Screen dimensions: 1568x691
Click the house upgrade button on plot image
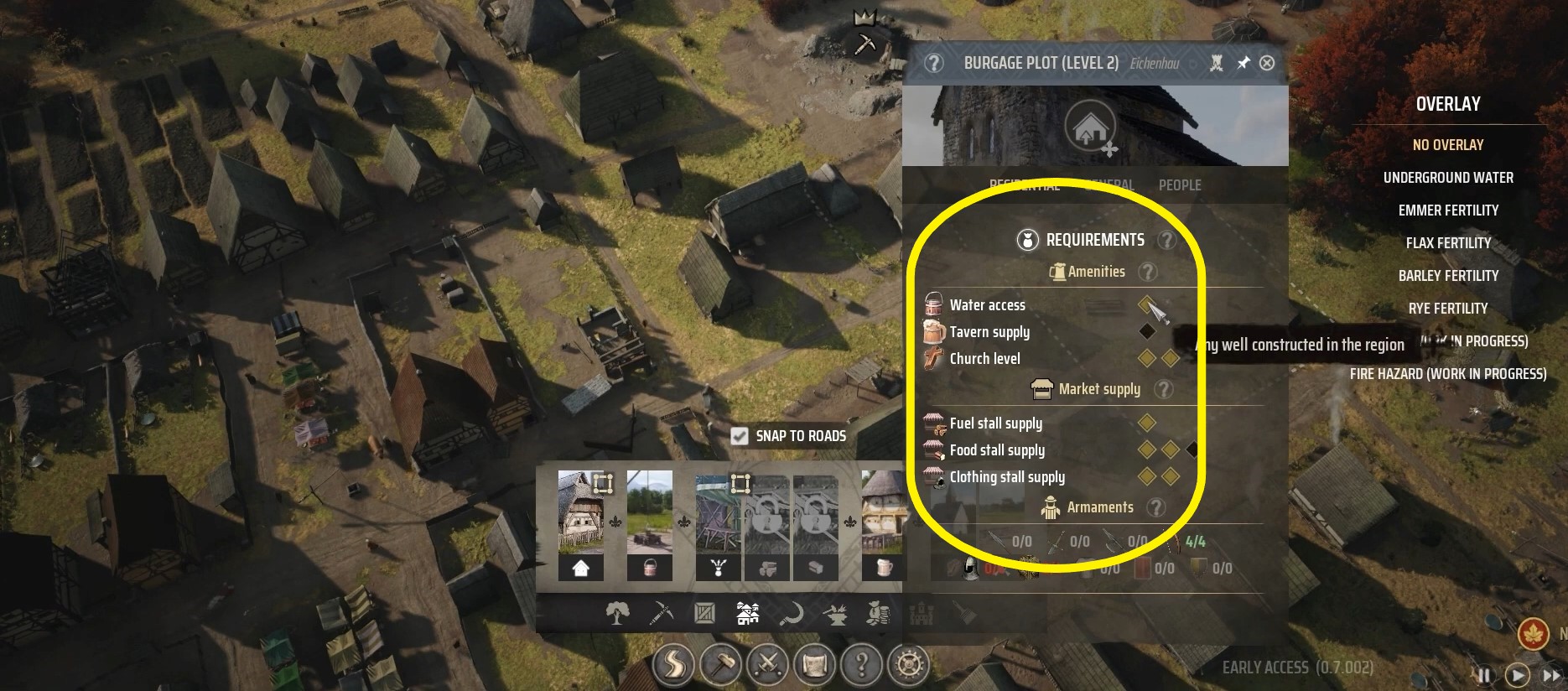click(1092, 127)
